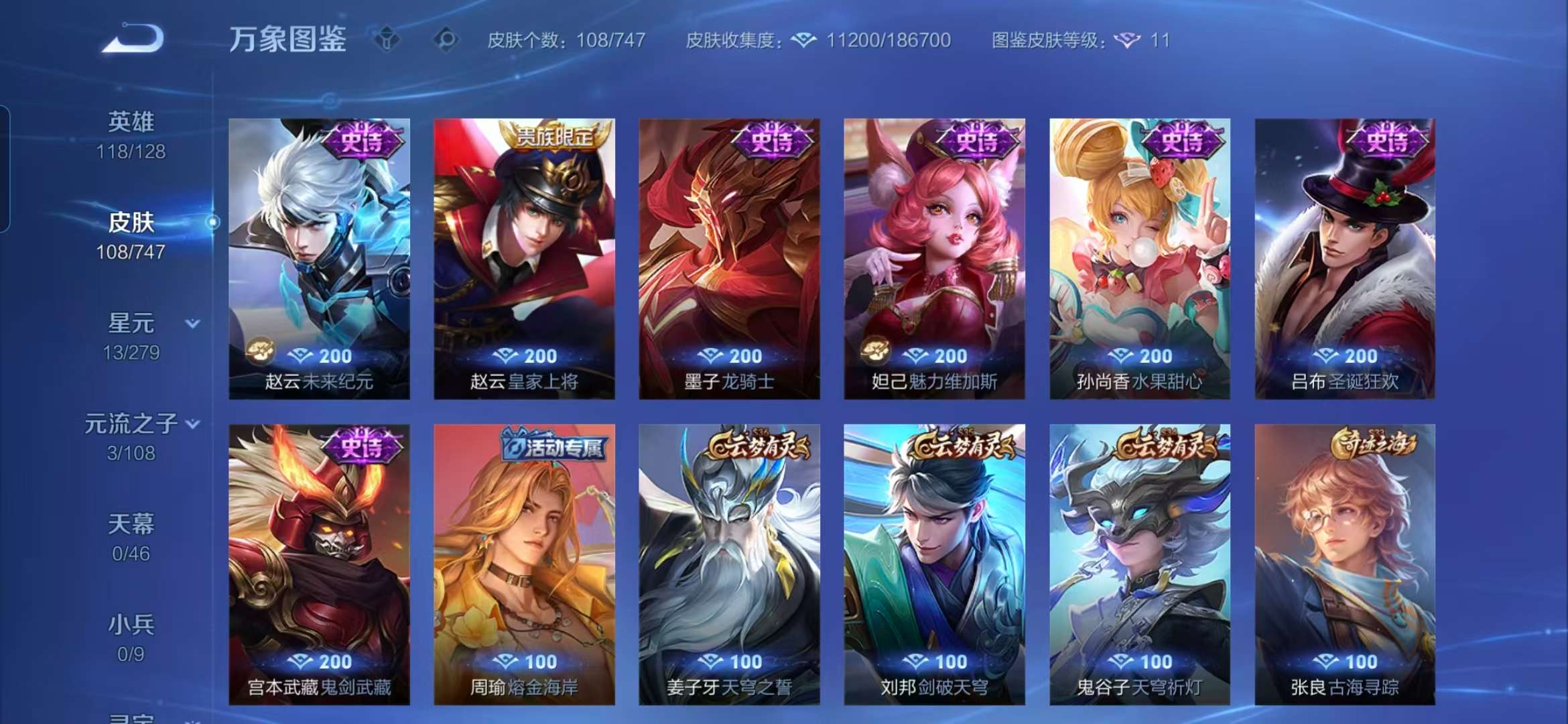Switch to the 英雄 tab in sidebar

pos(132,121)
